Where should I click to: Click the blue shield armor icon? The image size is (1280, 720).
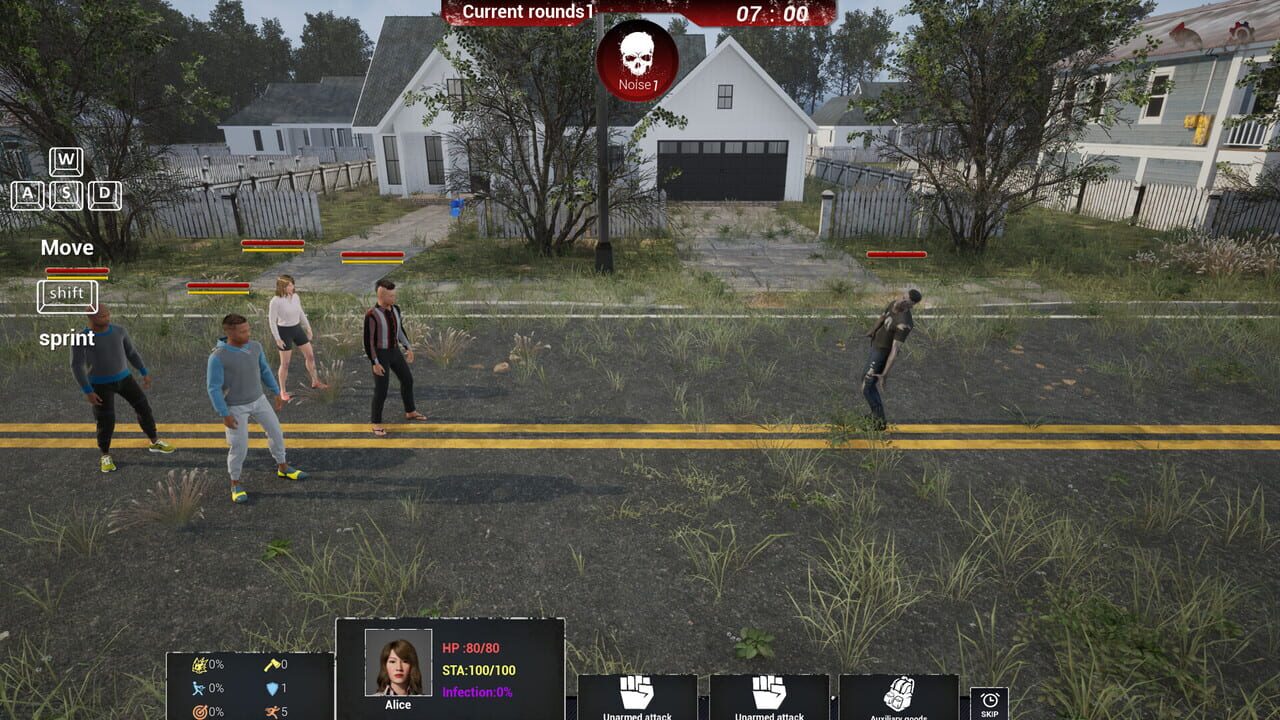tap(271, 688)
